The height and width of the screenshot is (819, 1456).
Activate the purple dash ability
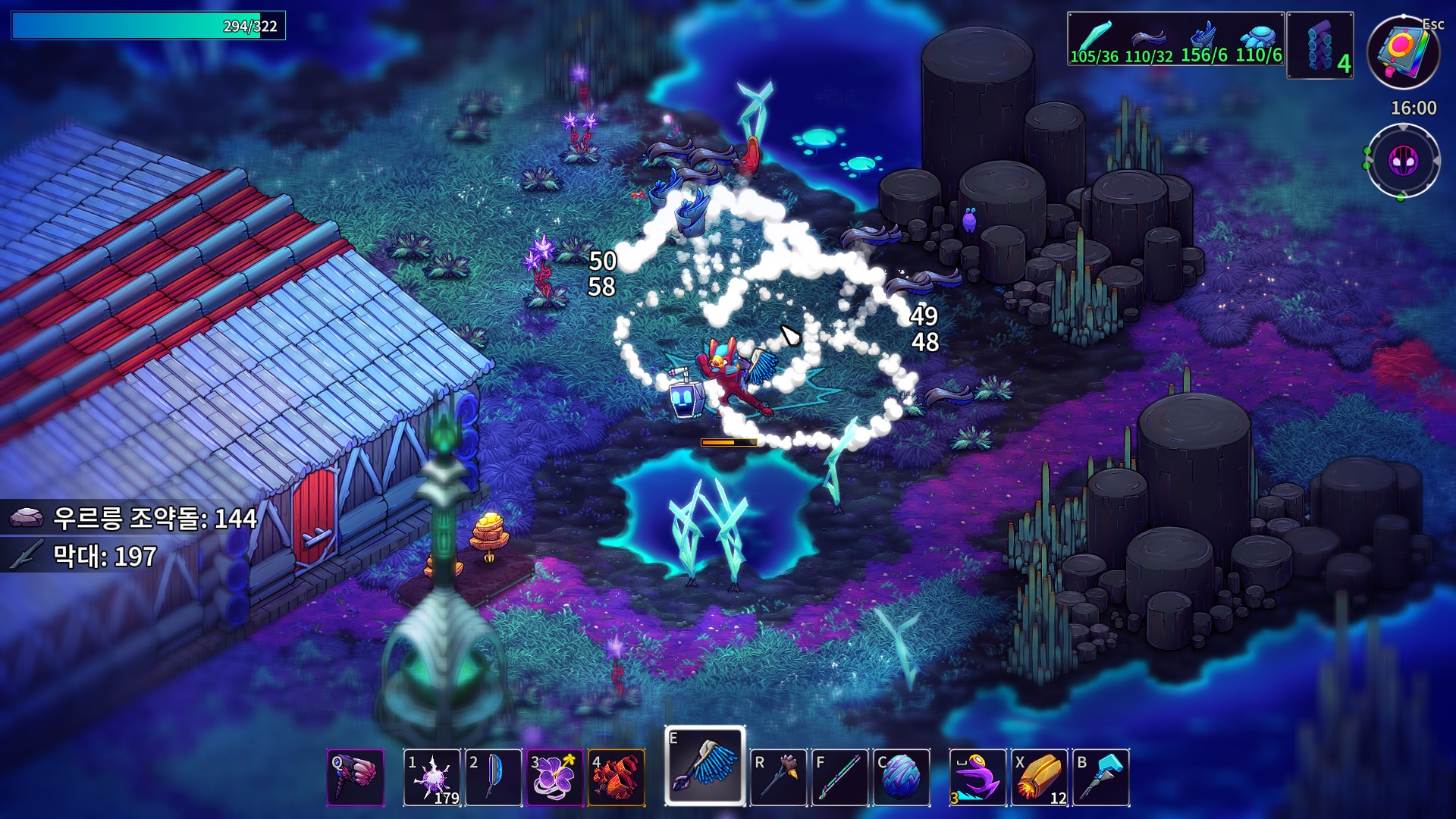point(977,777)
